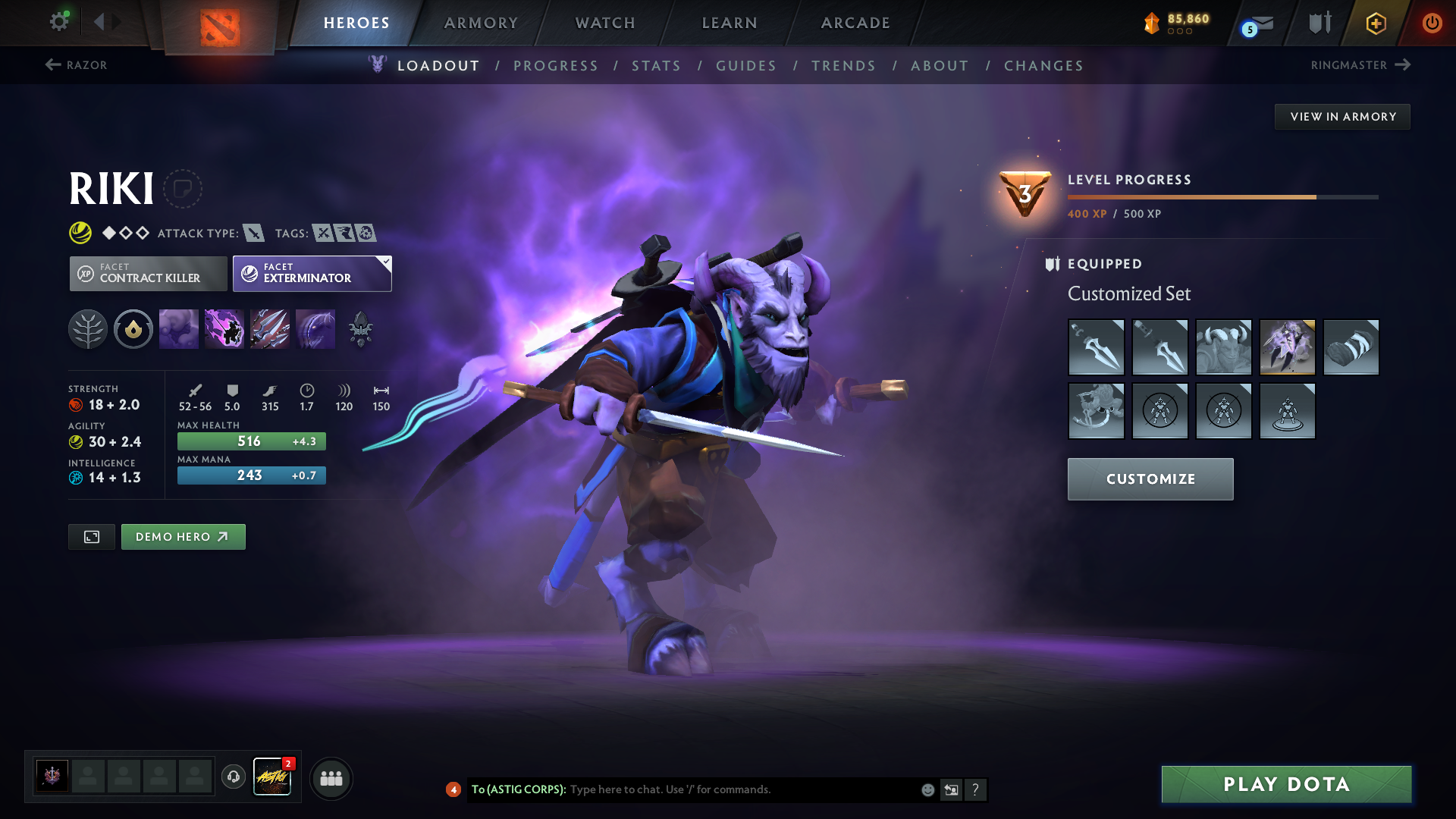
Task: Open the Customize loadout button
Action: point(1150,479)
